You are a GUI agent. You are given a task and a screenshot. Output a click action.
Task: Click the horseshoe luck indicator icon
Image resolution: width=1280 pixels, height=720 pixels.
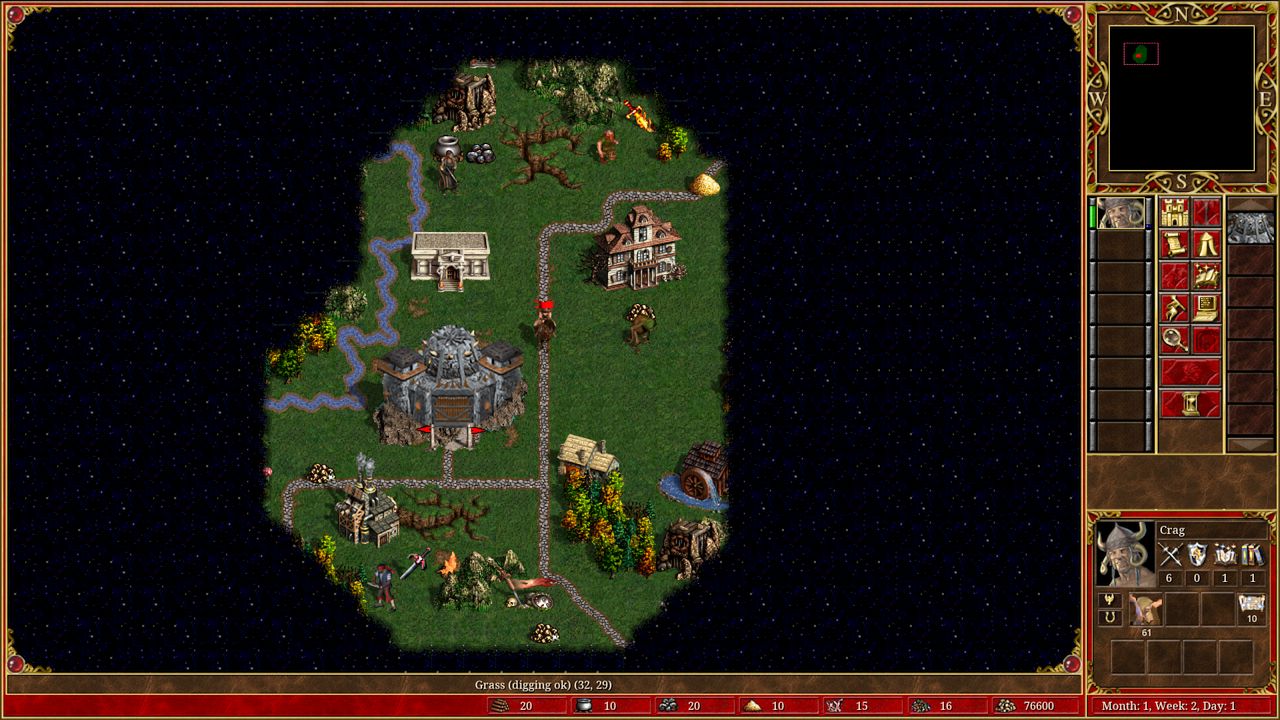(x=1109, y=618)
